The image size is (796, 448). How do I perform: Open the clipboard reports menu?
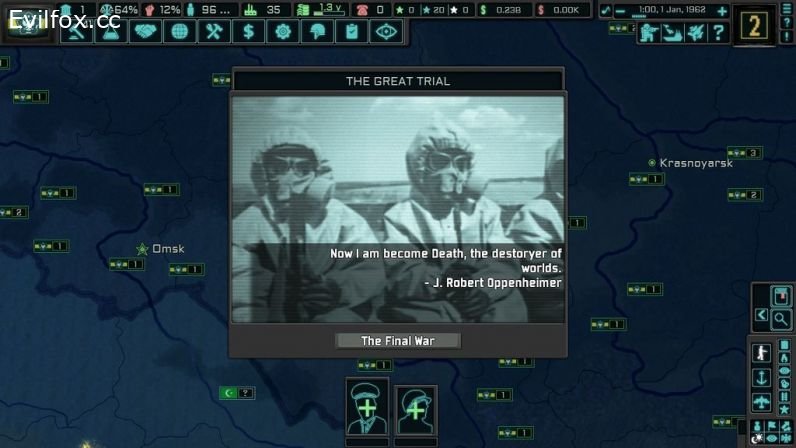pos(351,32)
